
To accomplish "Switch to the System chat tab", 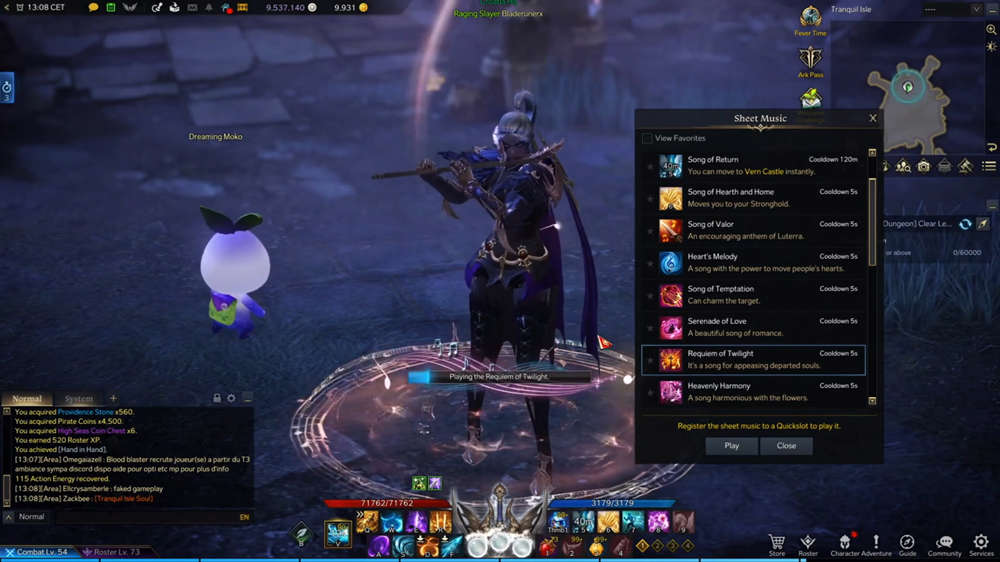I will click(x=78, y=399).
